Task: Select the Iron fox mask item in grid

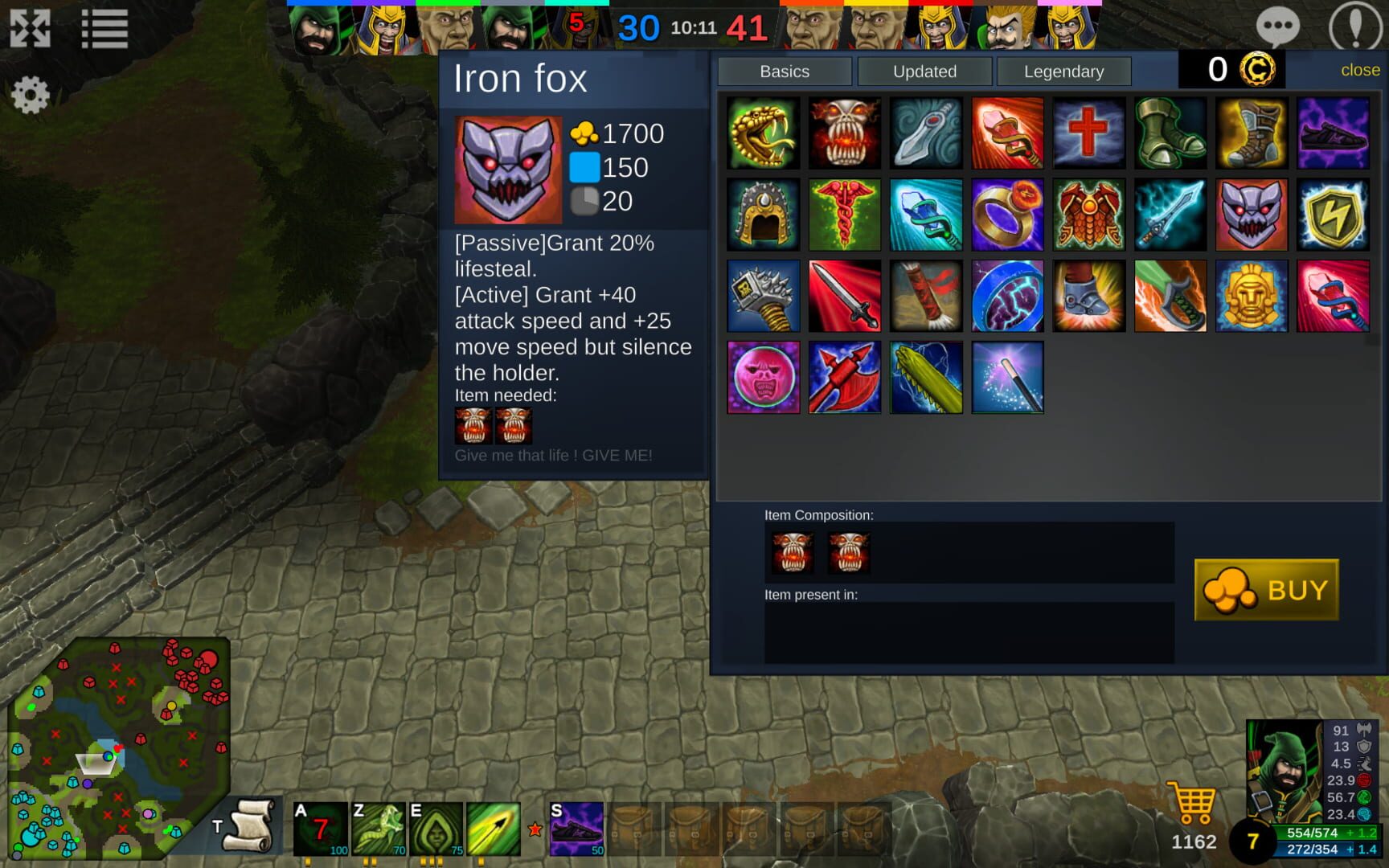Action: point(1251,214)
